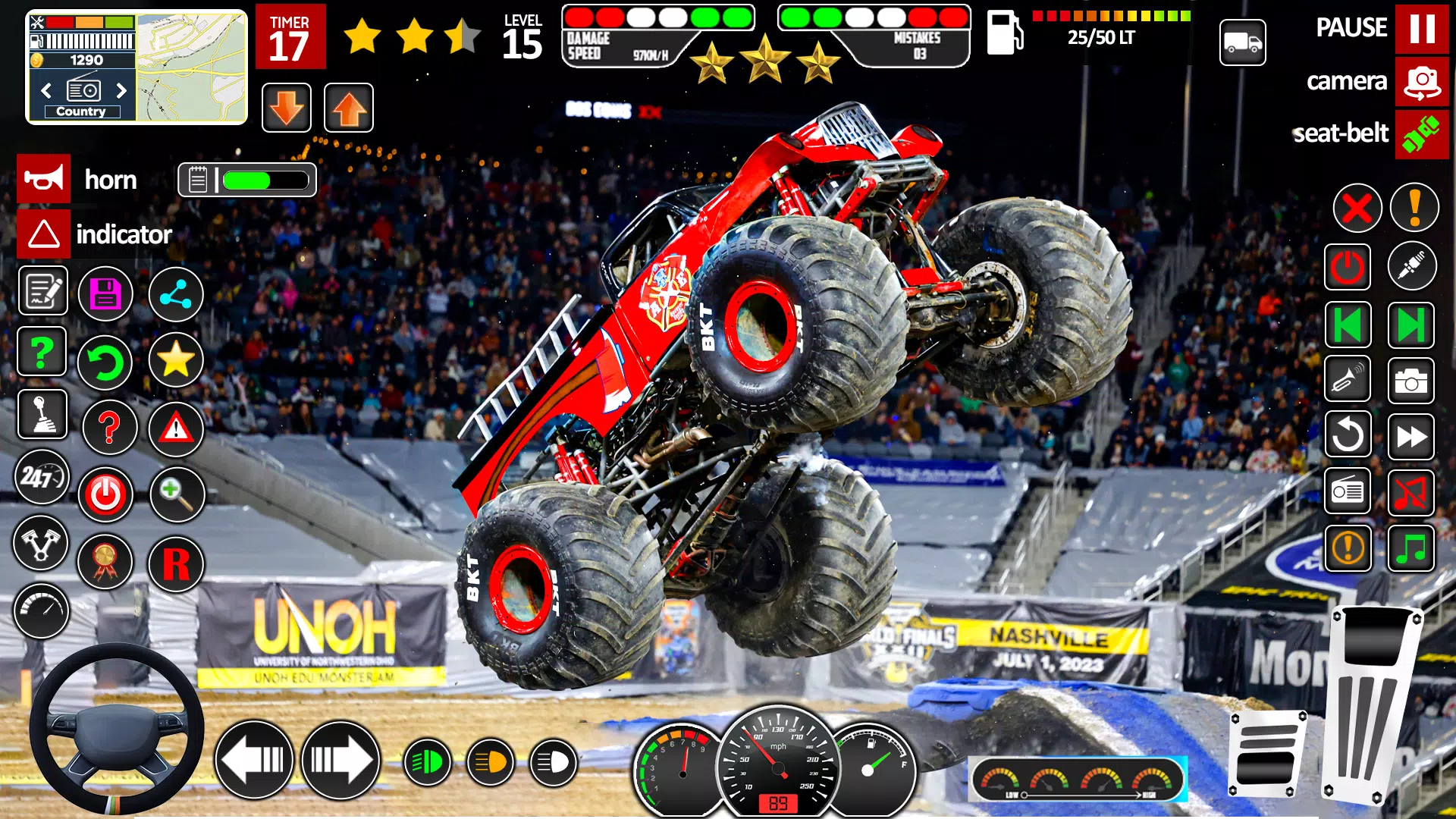Viewport: 1456px width, 819px height.
Task: Tap the spark plug icon
Action: (x=1412, y=266)
